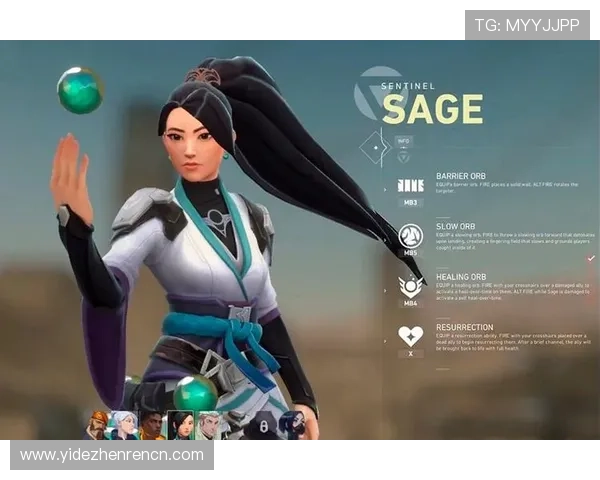Open the Resurrection ultimate ability icon
Image resolution: width=600 pixels, height=480 pixels.
(410, 336)
